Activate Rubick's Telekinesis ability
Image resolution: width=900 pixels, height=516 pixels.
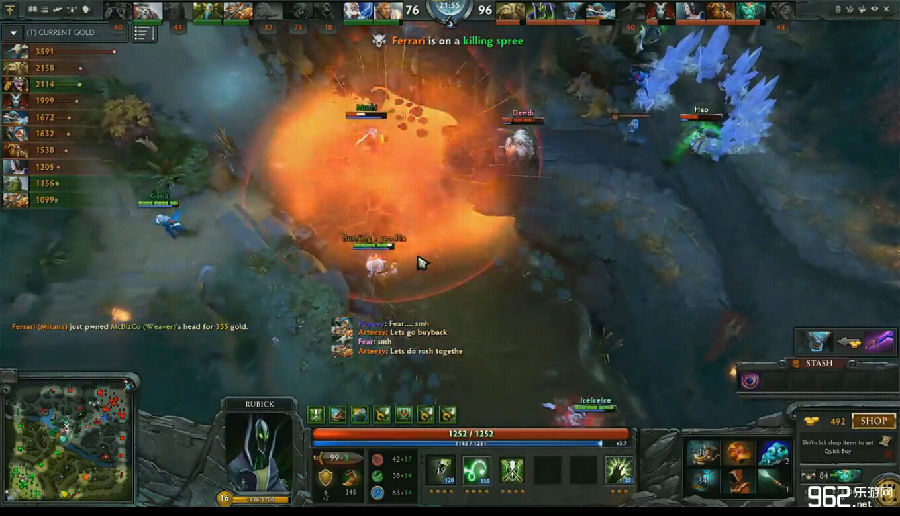441,468
